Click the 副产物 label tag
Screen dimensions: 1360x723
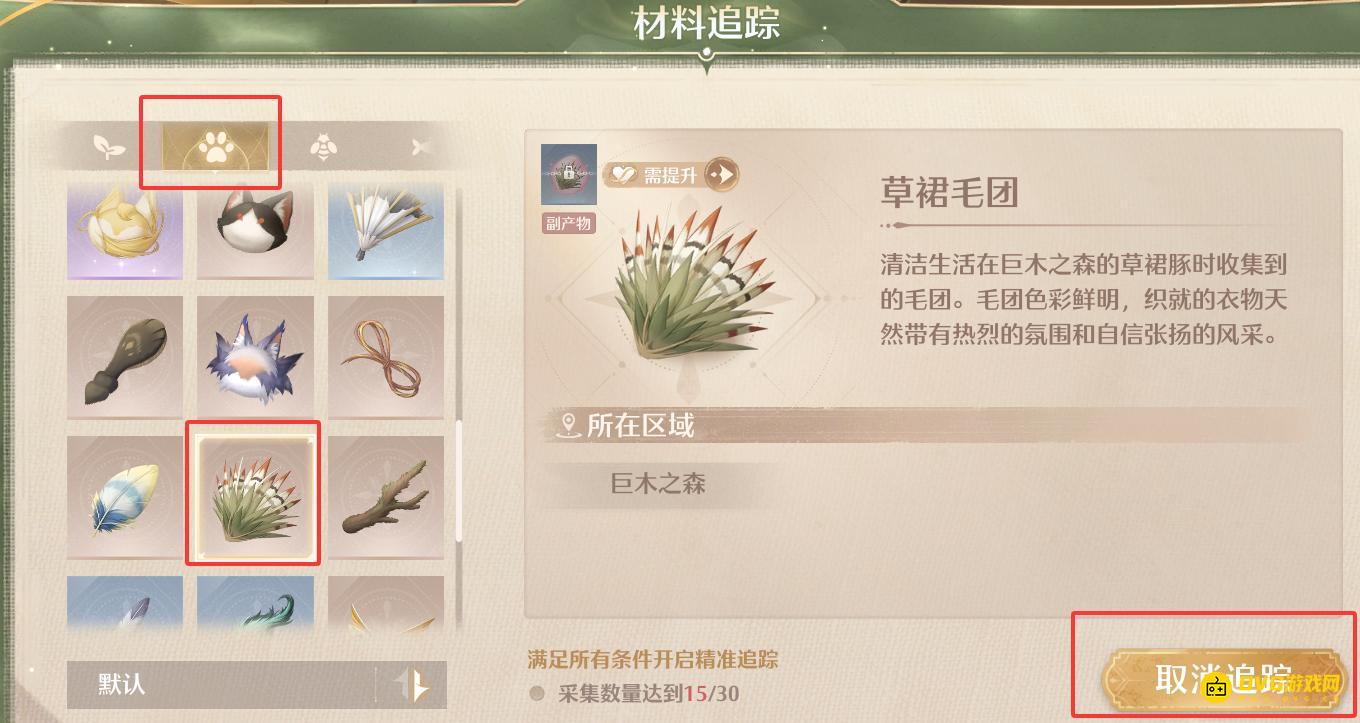pyautogui.click(x=568, y=224)
